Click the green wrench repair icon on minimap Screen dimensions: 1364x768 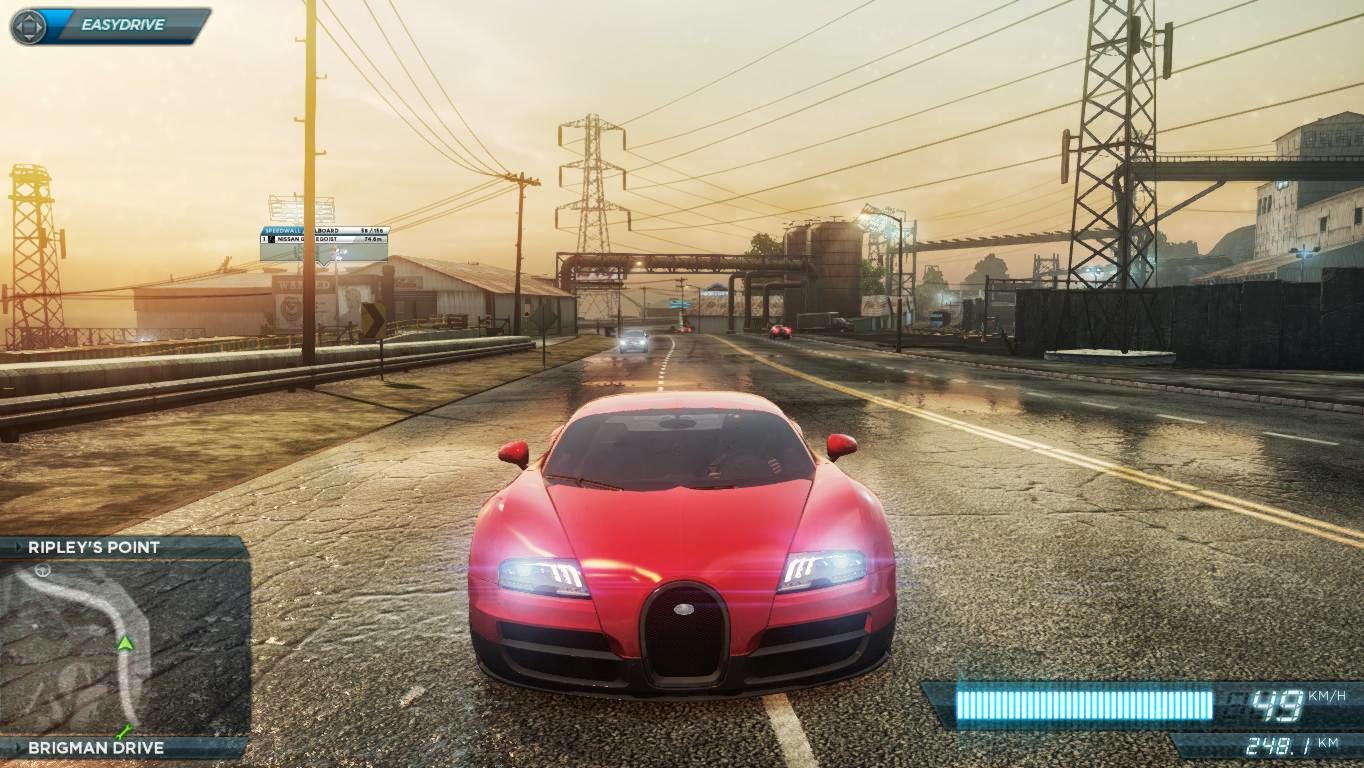click(124, 731)
